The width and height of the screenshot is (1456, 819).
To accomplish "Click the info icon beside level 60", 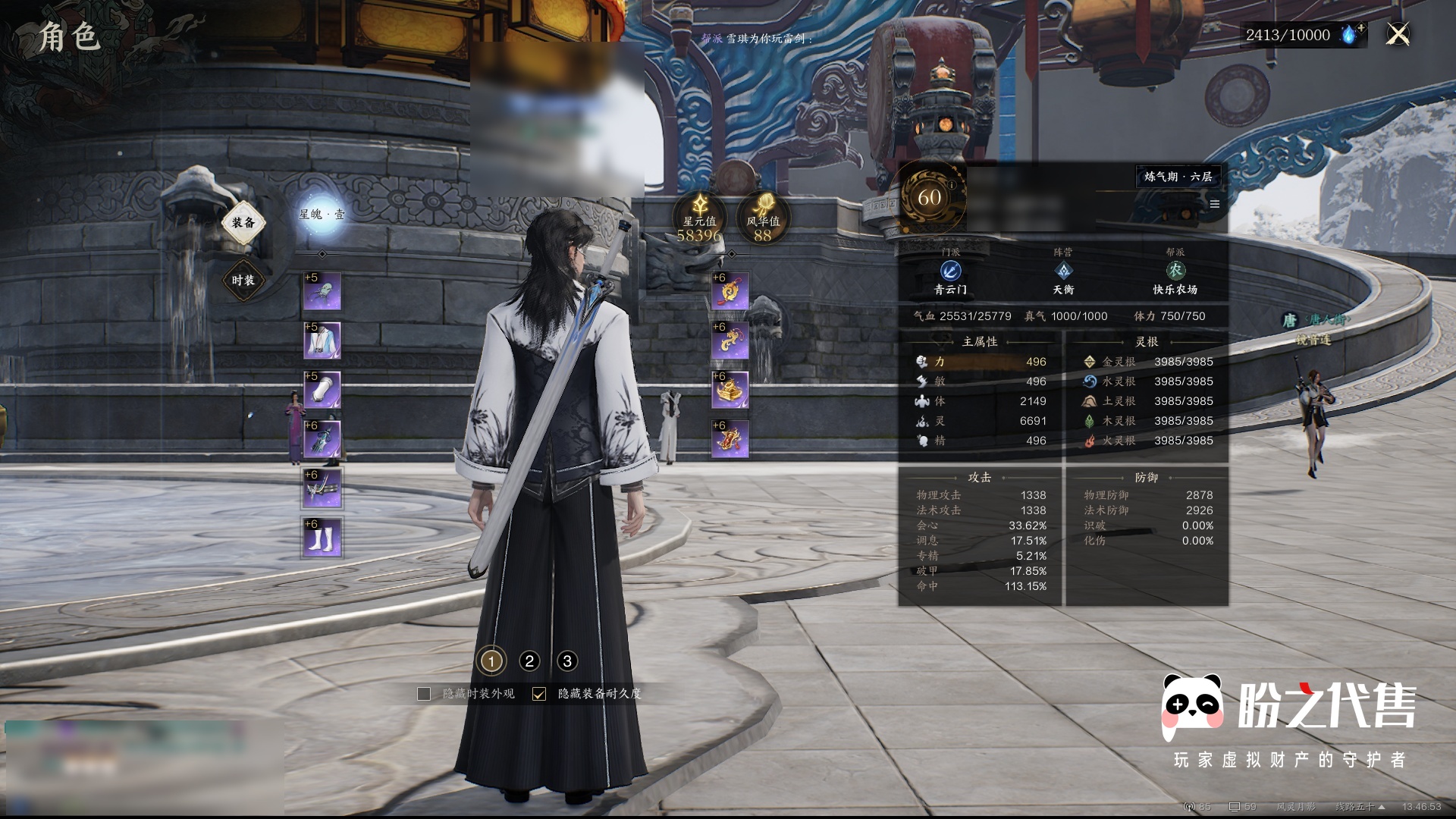I will click(x=952, y=184).
